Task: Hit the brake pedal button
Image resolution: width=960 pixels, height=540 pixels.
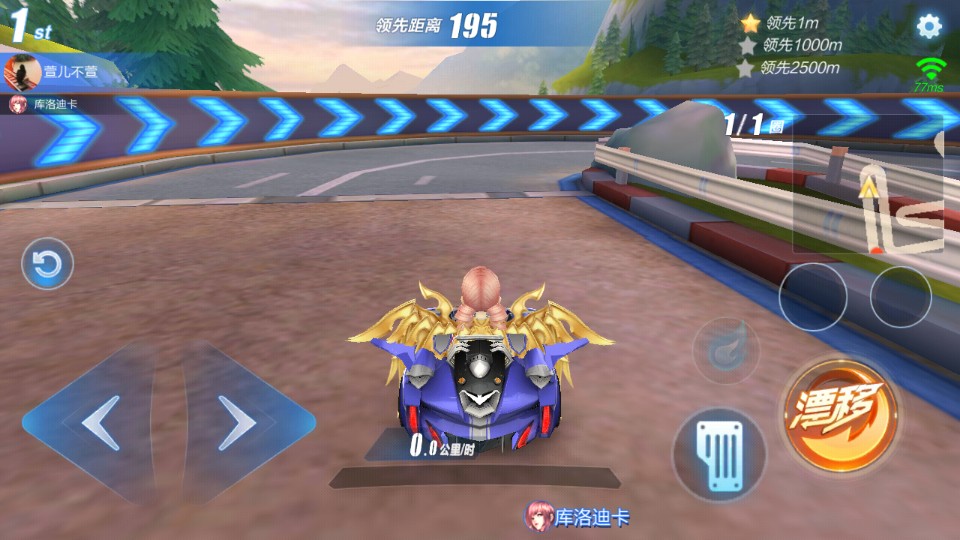Action: [x=718, y=454]
